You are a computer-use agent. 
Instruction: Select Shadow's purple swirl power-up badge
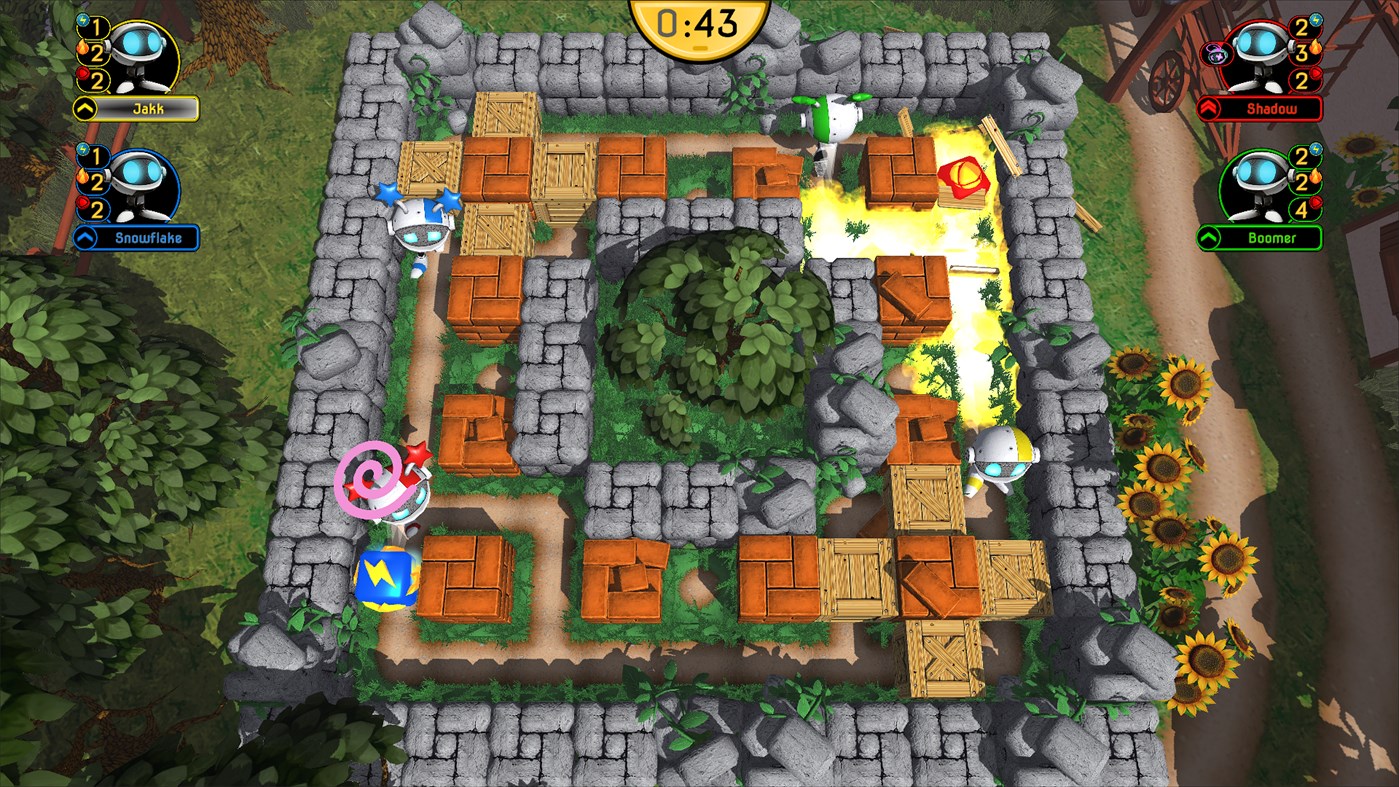tap(1215, 53)
